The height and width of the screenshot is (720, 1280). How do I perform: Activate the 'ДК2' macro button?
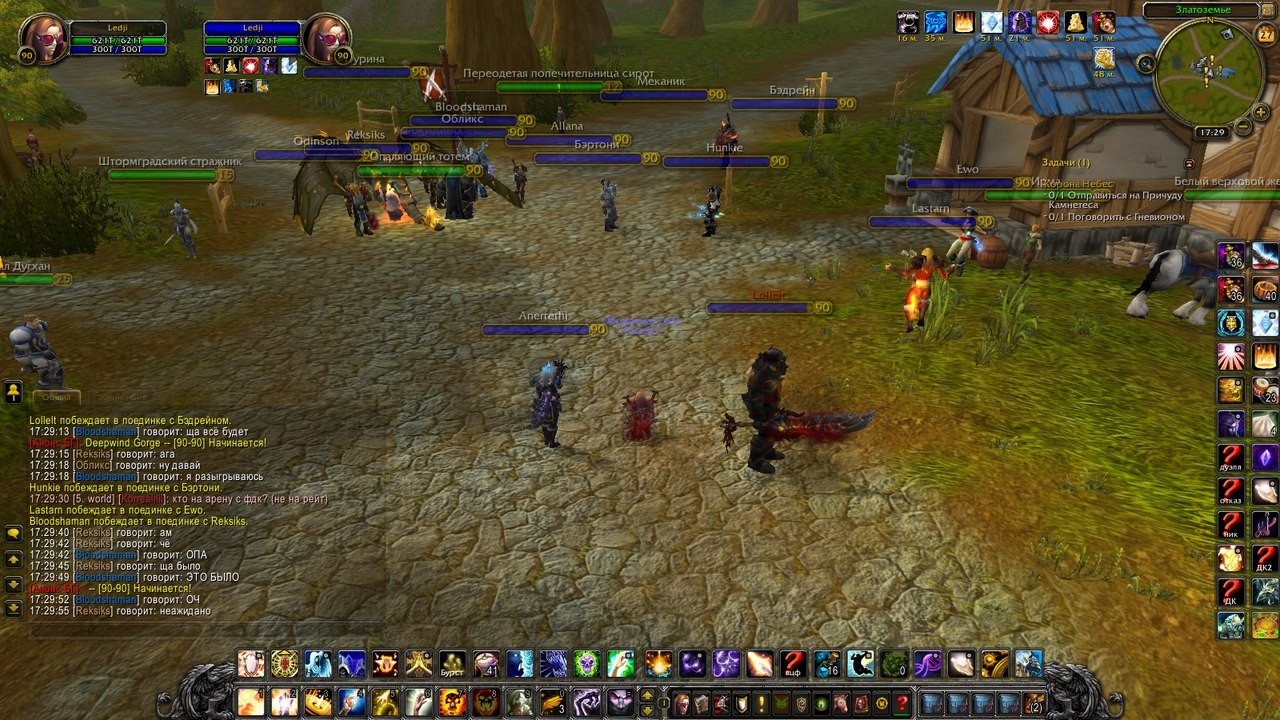coord(1265,559)
